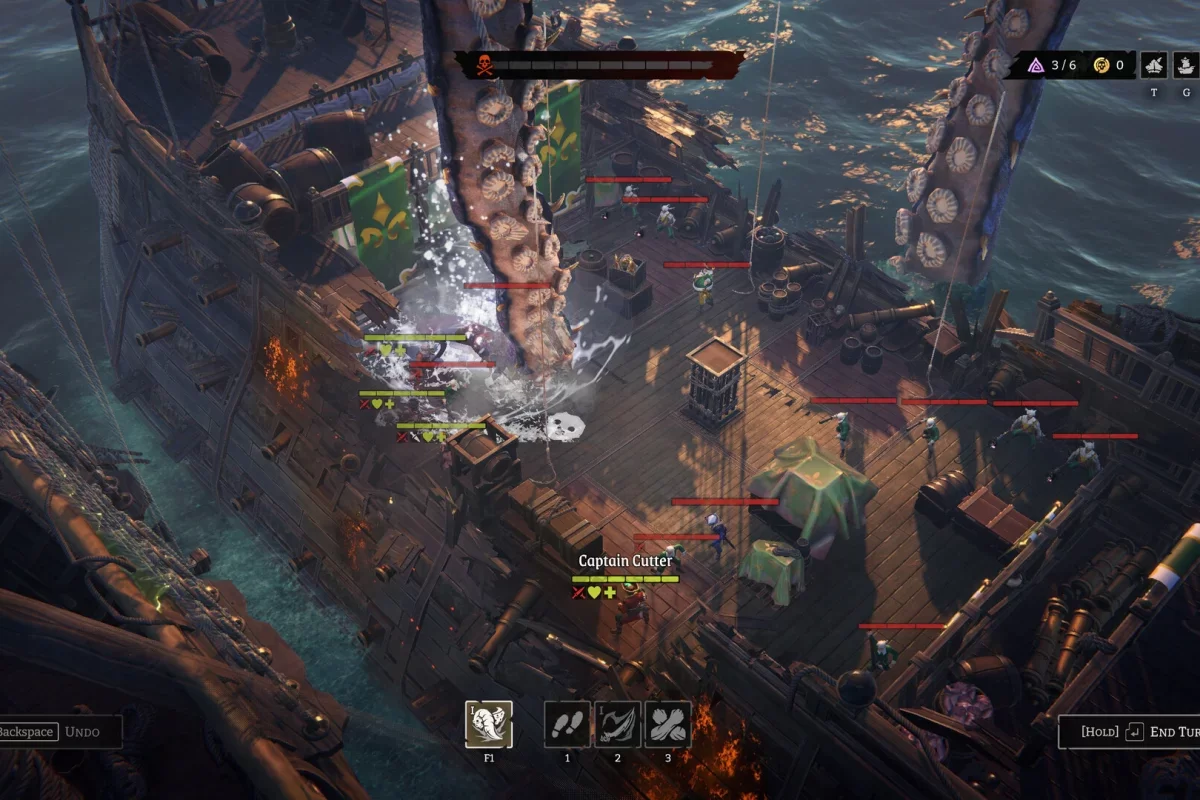End the current turn

pos(1130,732)
